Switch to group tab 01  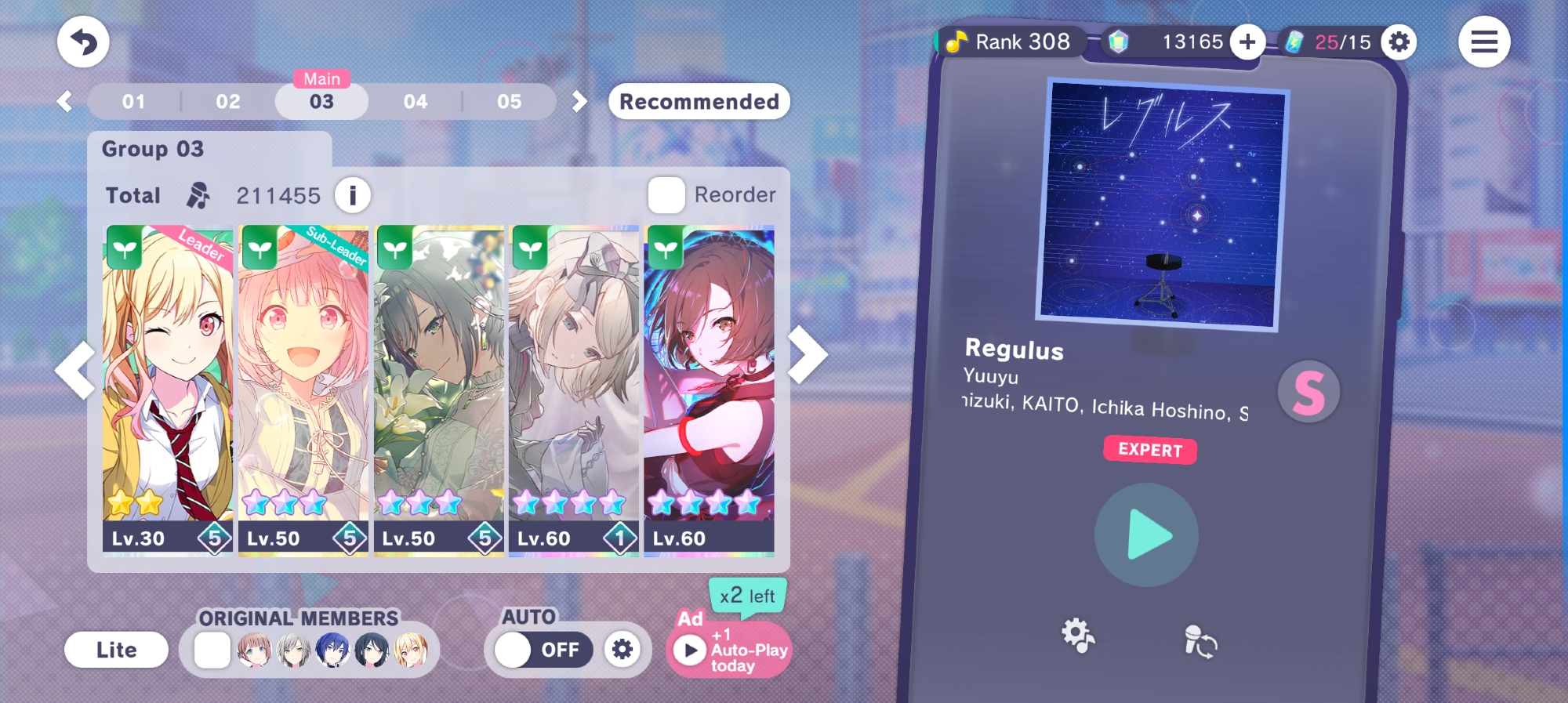click(134, 102)
